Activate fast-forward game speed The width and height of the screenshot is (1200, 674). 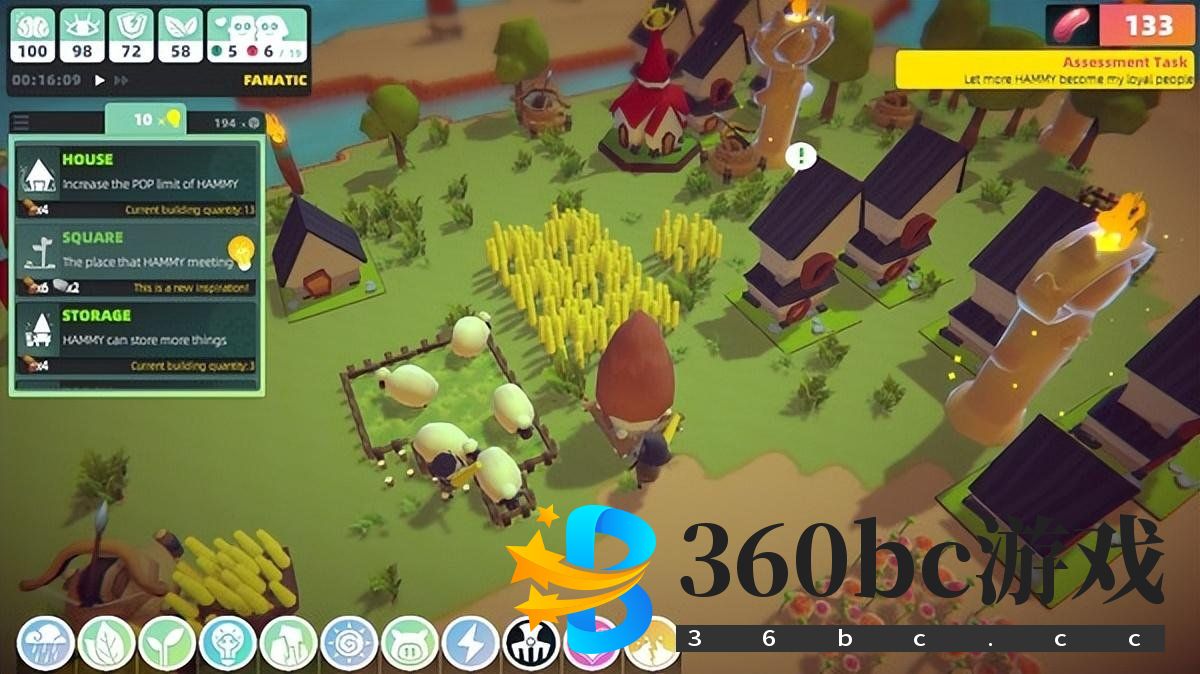click(121, 80)
